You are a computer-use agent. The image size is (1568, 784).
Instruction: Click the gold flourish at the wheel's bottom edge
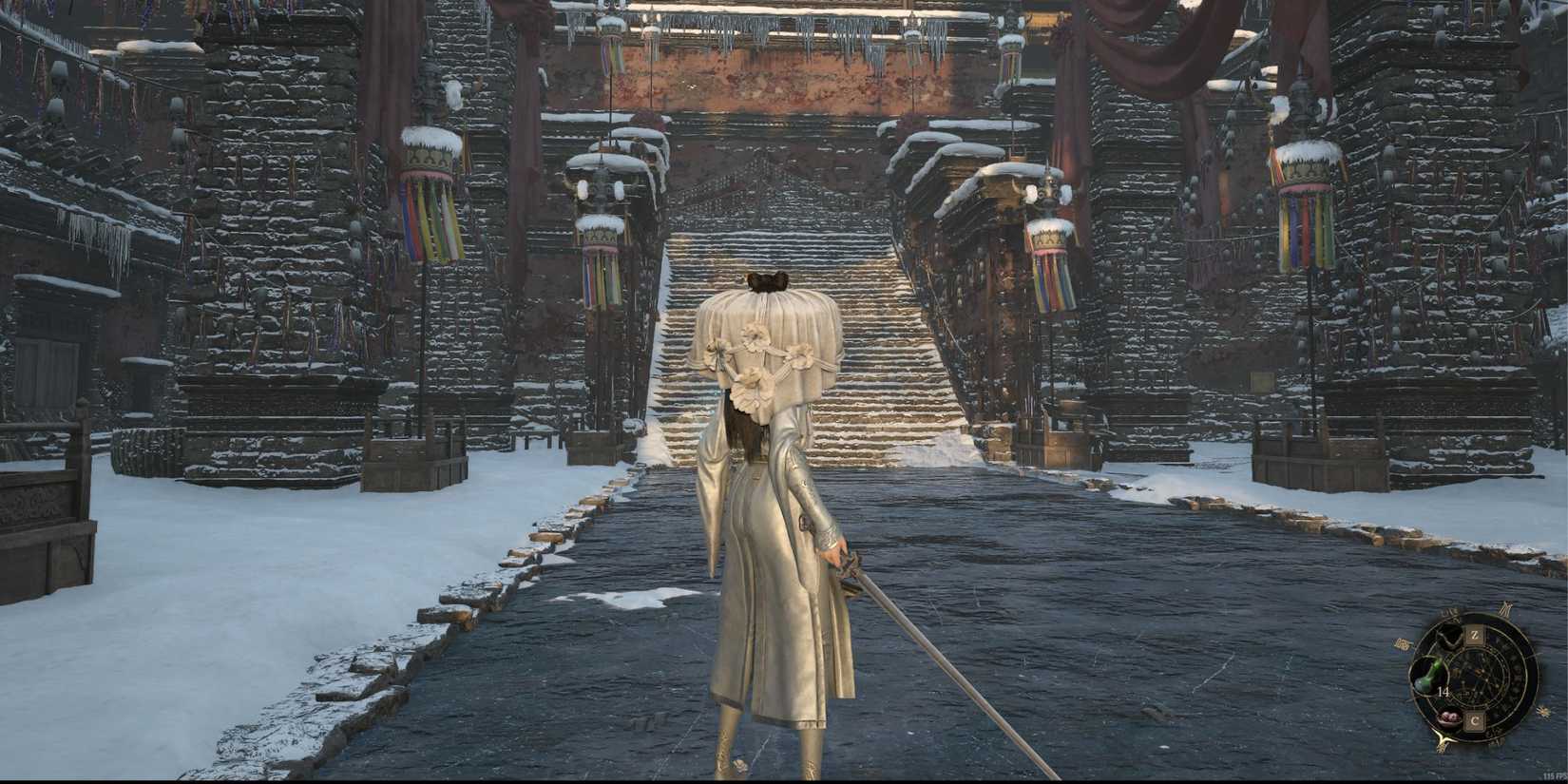pyautogui.click(x=1443, y=739)
